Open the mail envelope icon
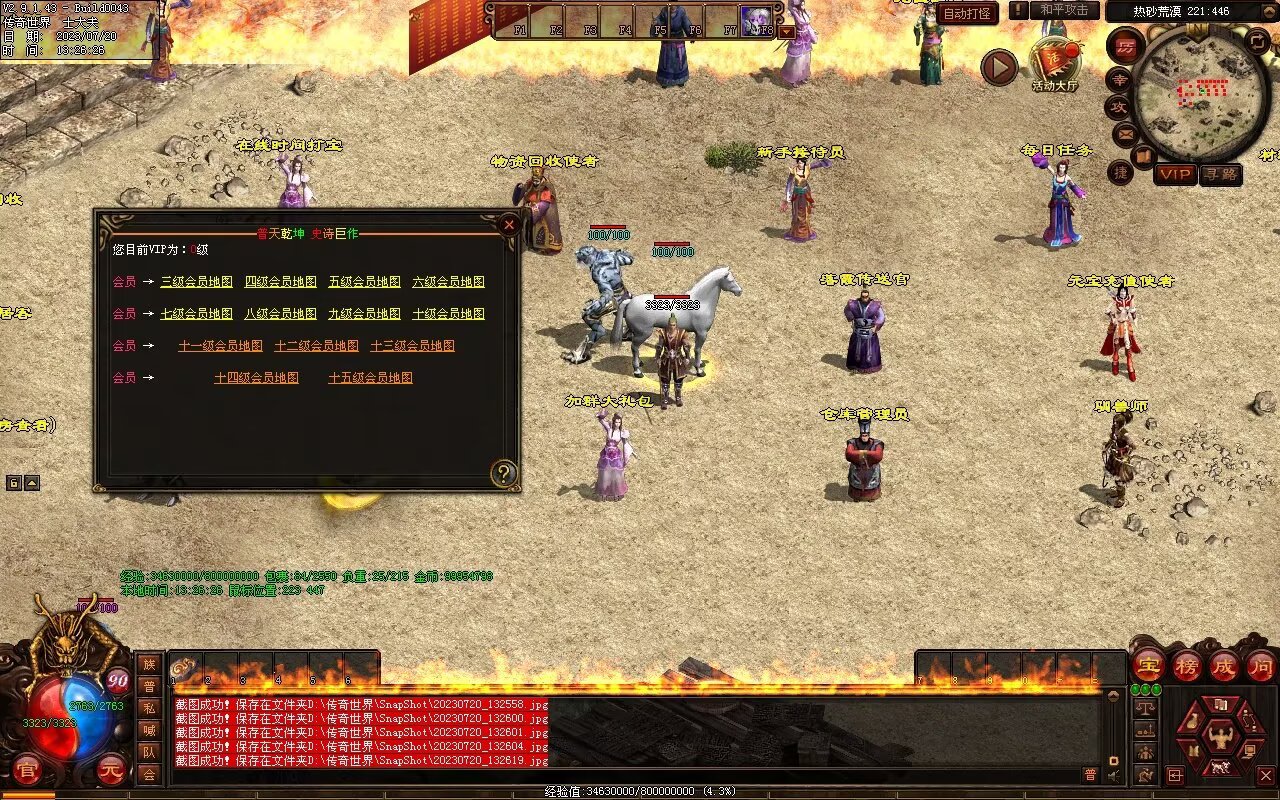This screenshot has height=800, width=1280. point(1125,133)
